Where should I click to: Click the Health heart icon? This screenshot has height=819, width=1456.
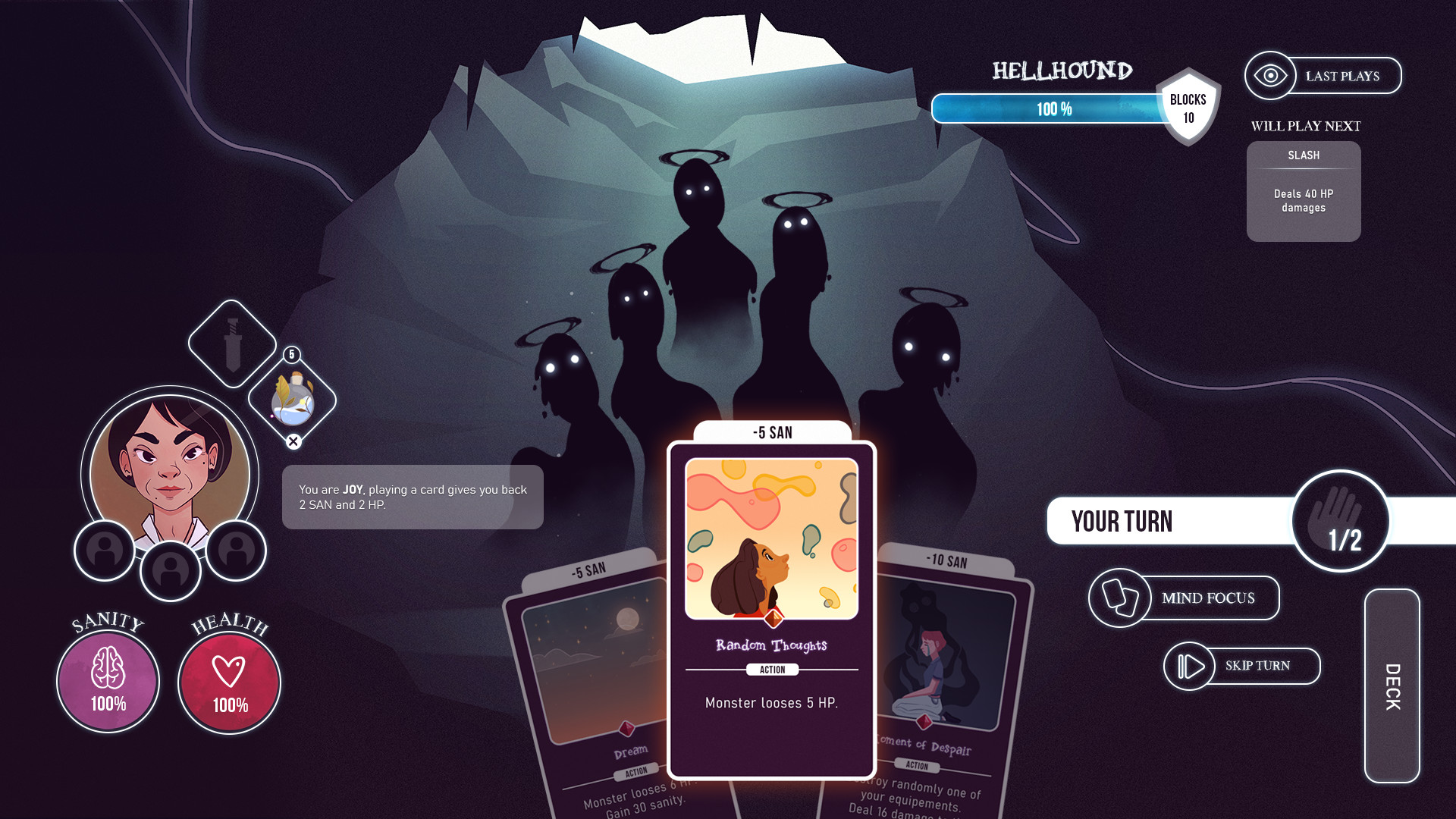coord(228,681)
